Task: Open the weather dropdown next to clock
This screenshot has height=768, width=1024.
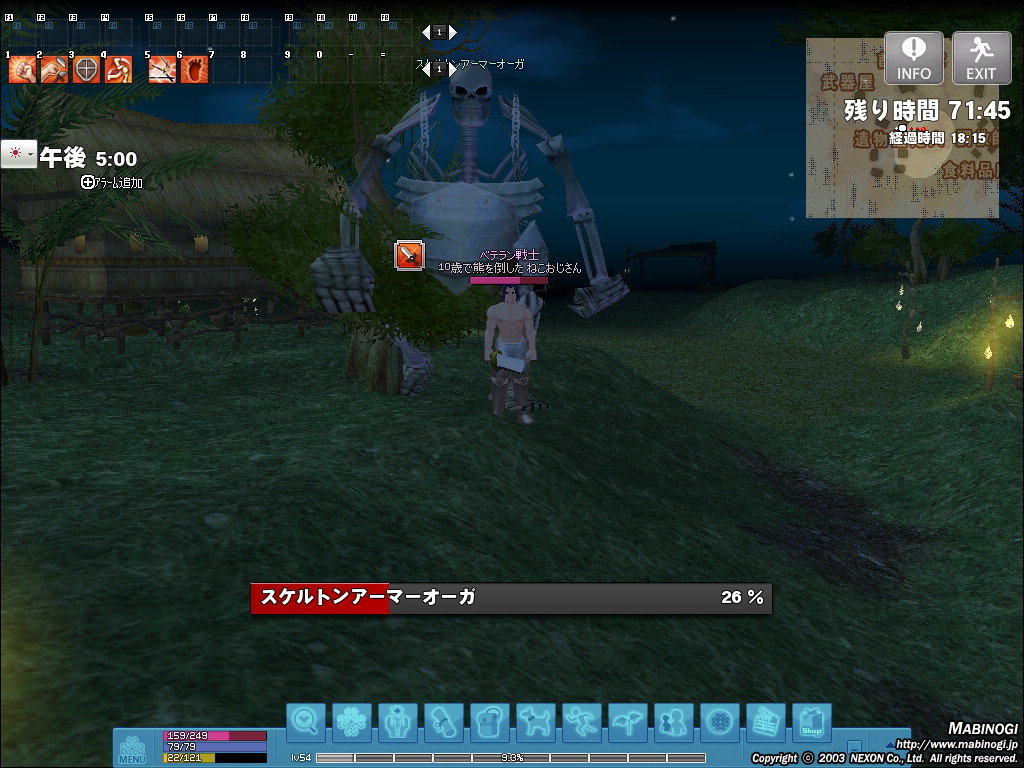Action: 18,155
